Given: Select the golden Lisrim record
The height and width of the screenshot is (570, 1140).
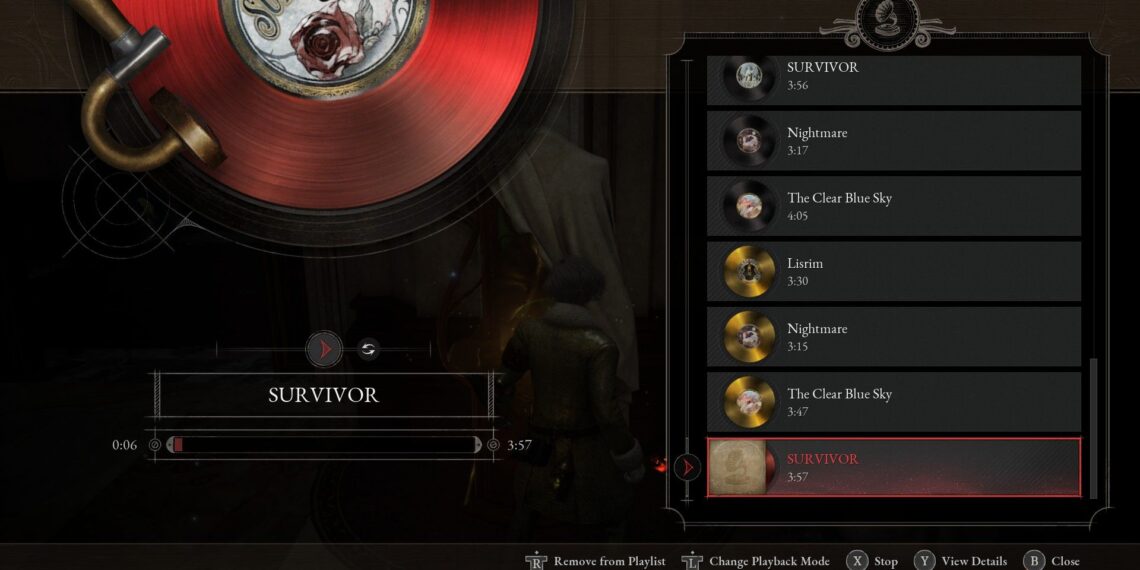Looking at the screenshot, I should (x=893, y=271).
